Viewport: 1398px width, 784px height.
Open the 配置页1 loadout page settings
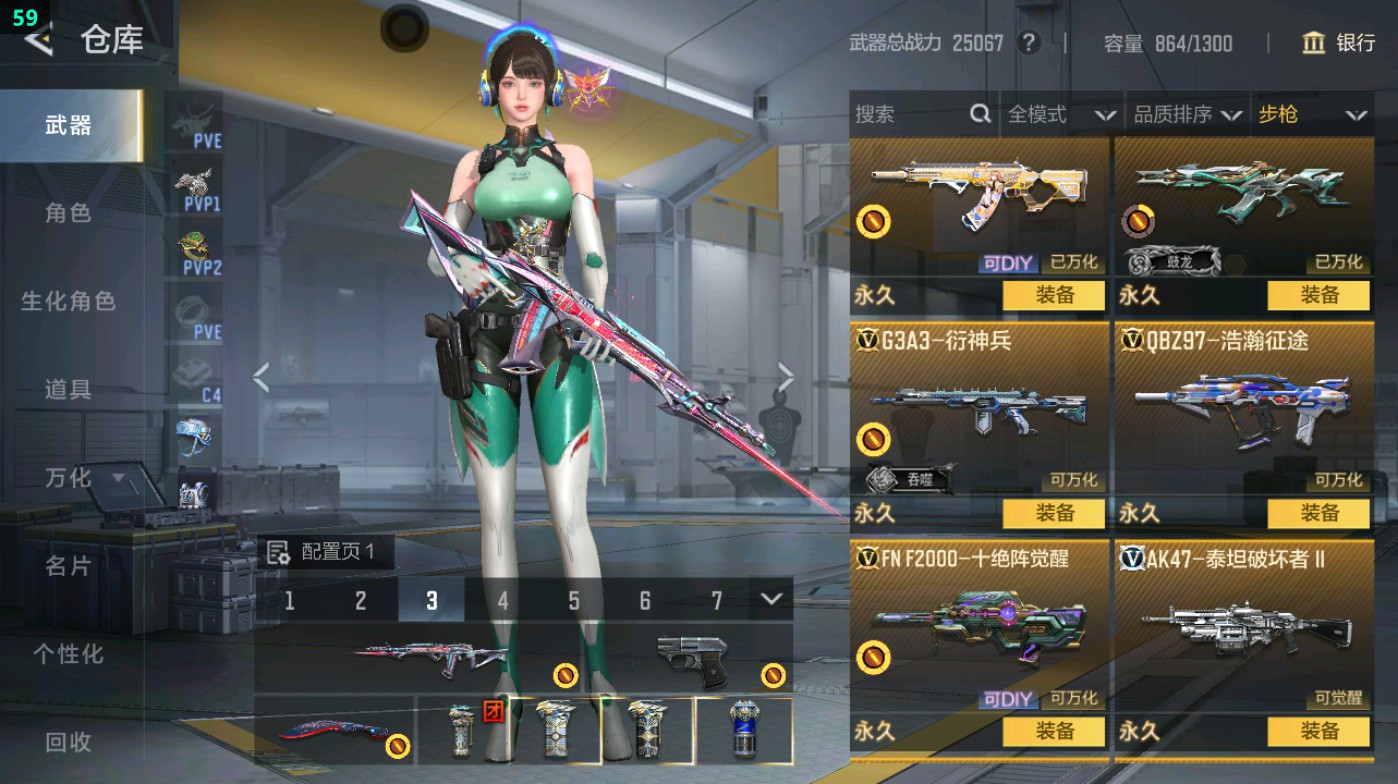(324, 552)
